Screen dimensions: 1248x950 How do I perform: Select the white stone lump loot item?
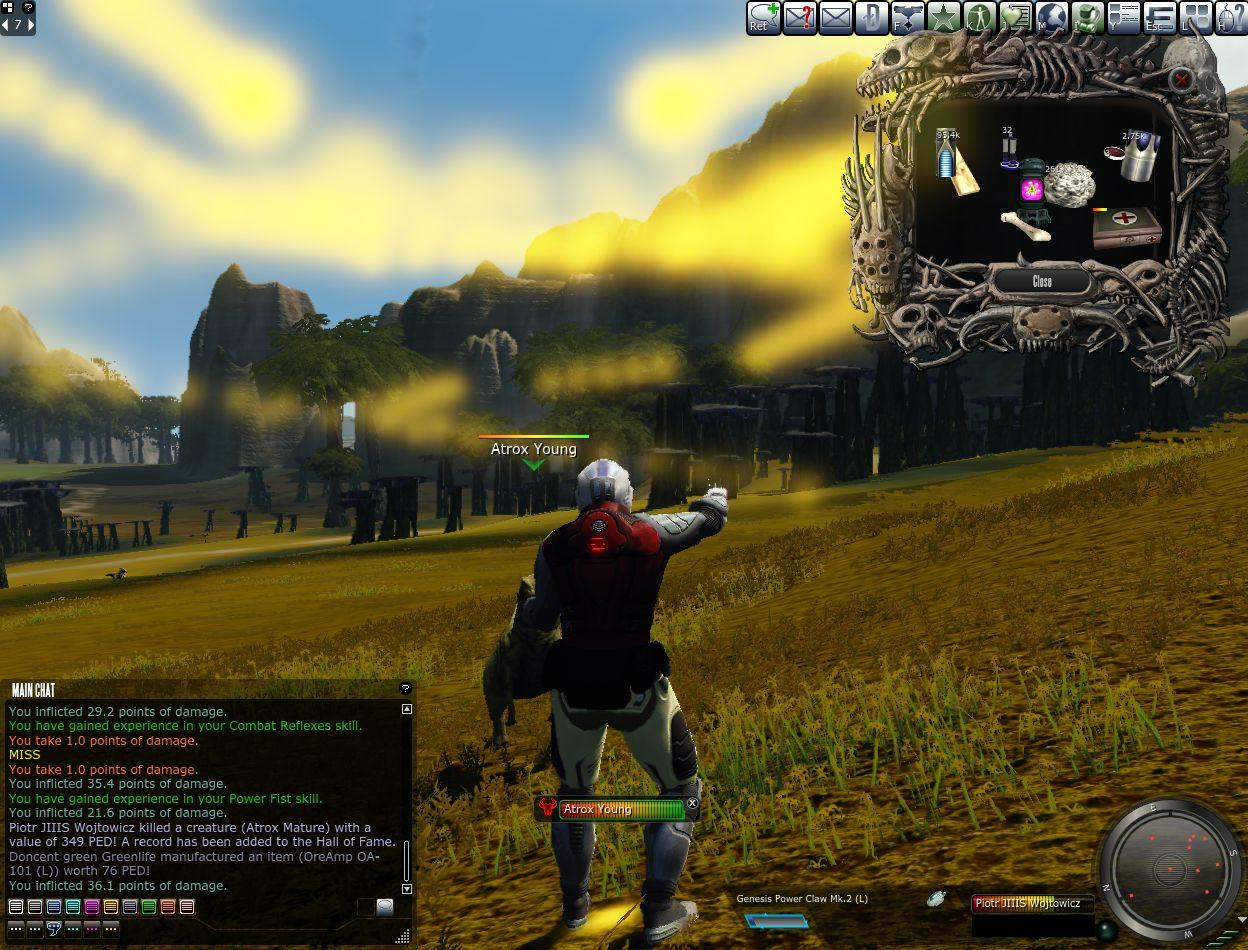point(1070,185)
